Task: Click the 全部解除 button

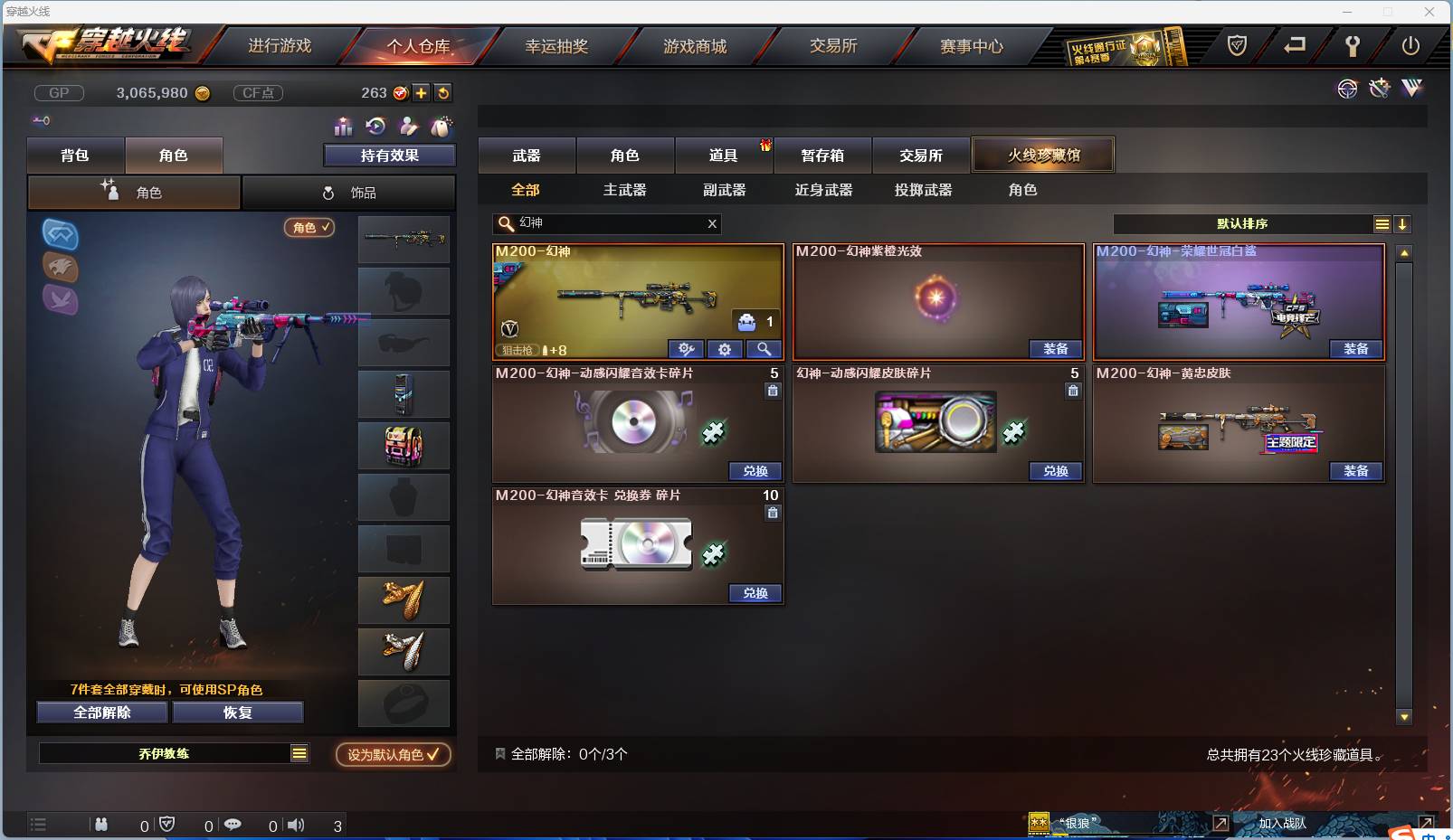Action: pyautogui.click(x=101, y=712)
